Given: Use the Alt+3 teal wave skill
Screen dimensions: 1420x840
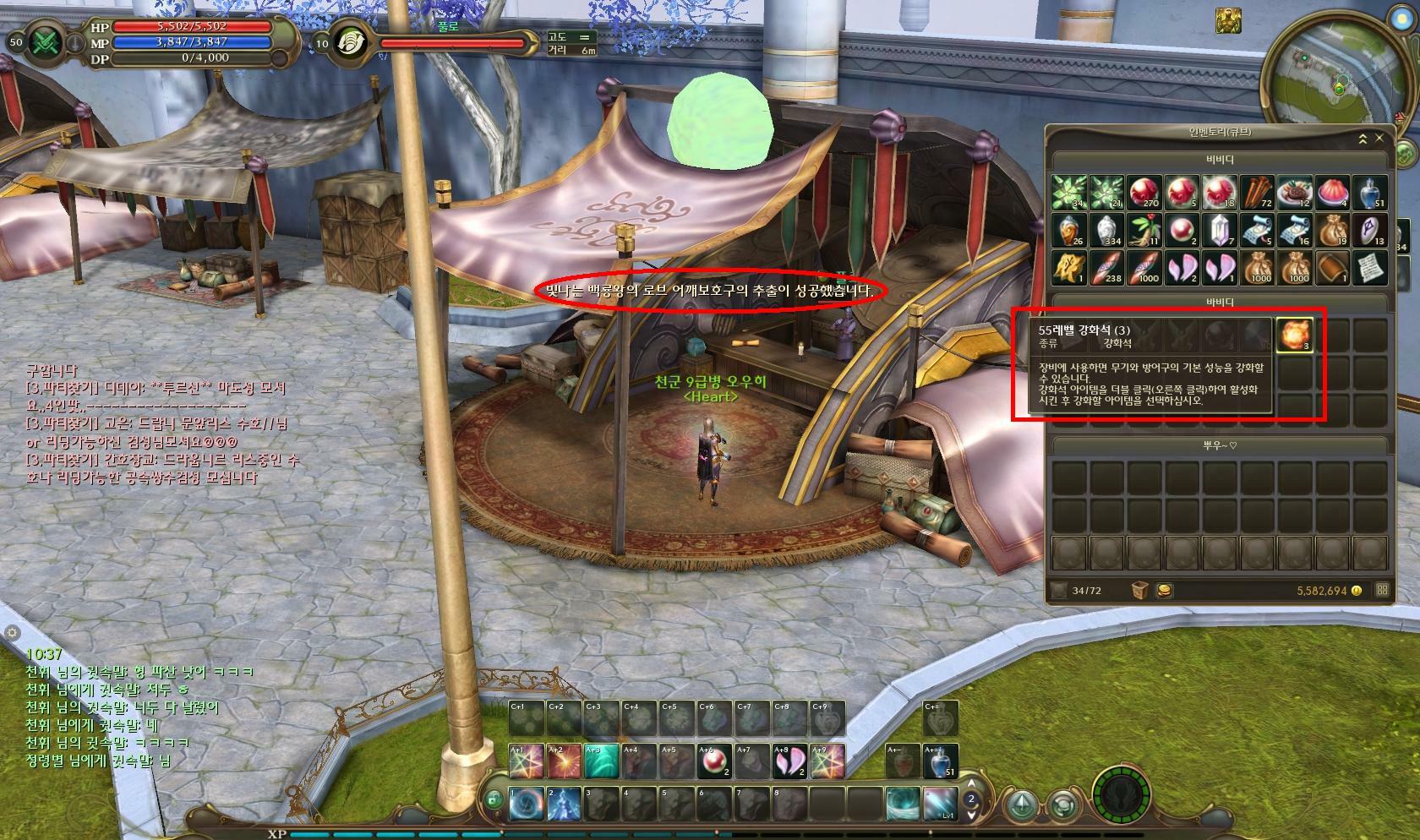Looking at the screenshot, I should [601, 761].
